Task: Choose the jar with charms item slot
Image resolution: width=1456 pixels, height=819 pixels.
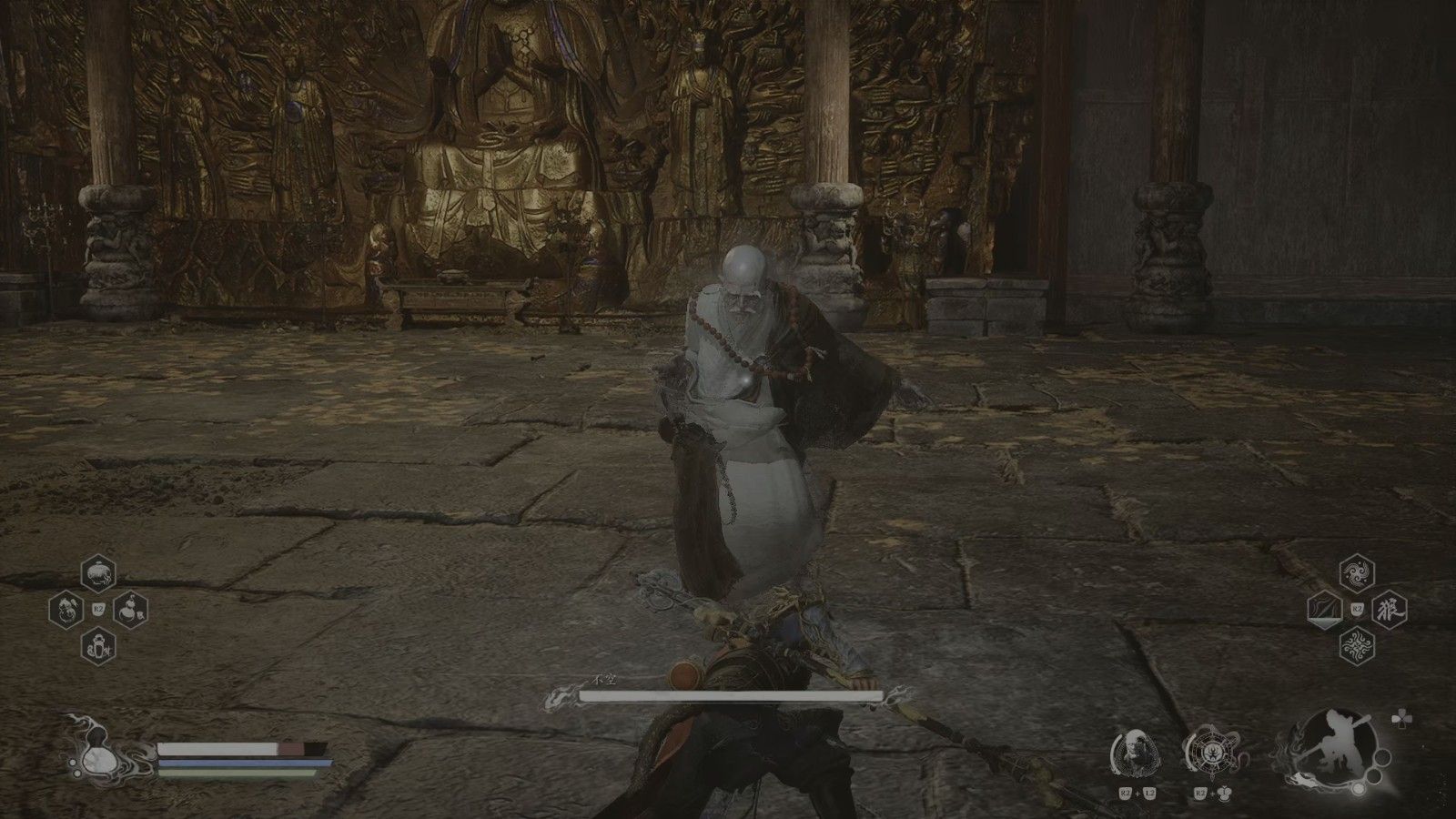Action: (x=98, y=645)
